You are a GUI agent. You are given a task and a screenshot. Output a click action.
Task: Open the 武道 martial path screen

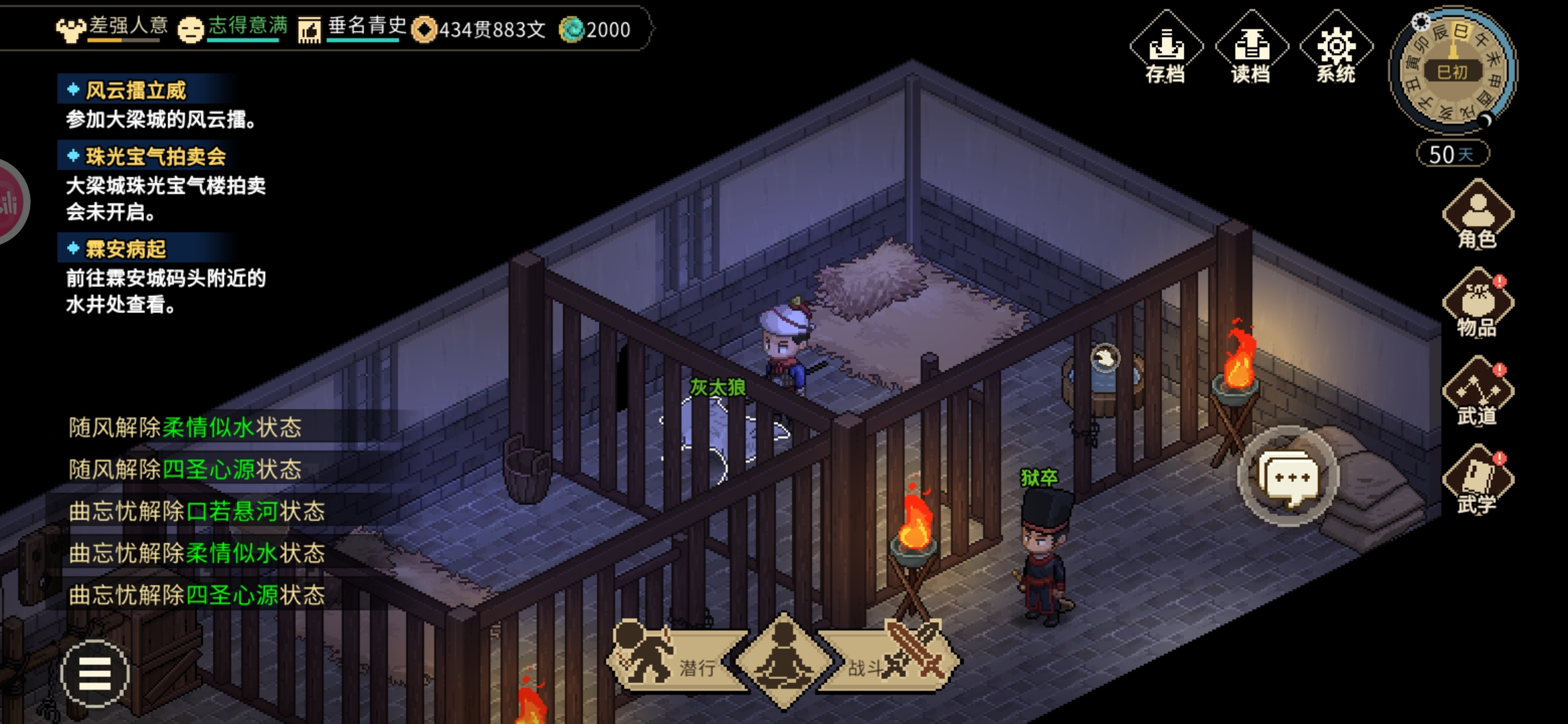1478,393
